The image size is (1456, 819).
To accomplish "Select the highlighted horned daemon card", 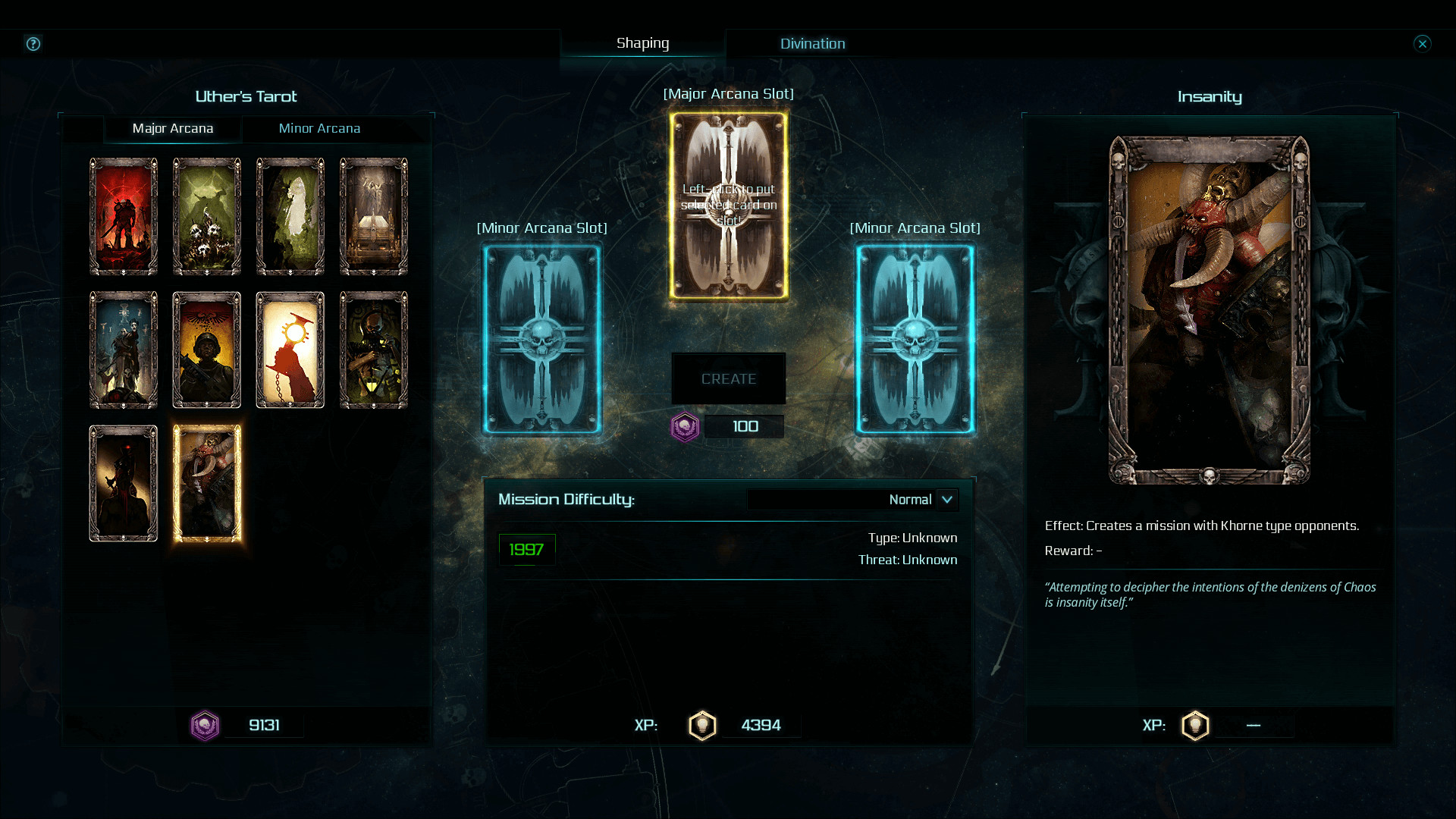I will 207,483.
